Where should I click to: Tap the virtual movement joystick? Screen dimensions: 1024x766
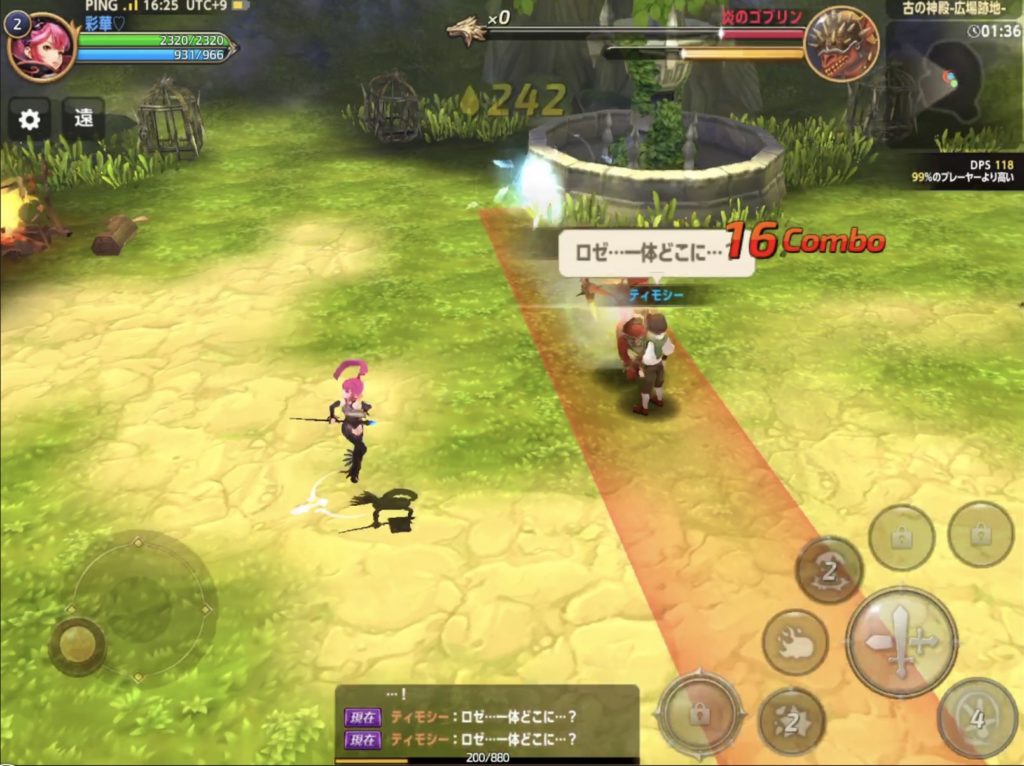point(77,645)
